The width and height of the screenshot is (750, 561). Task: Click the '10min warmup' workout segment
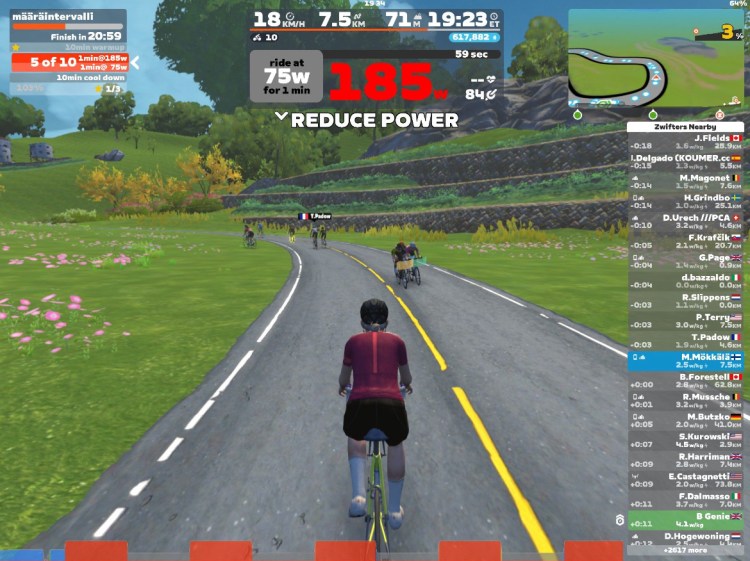click(x=69, y=46)
